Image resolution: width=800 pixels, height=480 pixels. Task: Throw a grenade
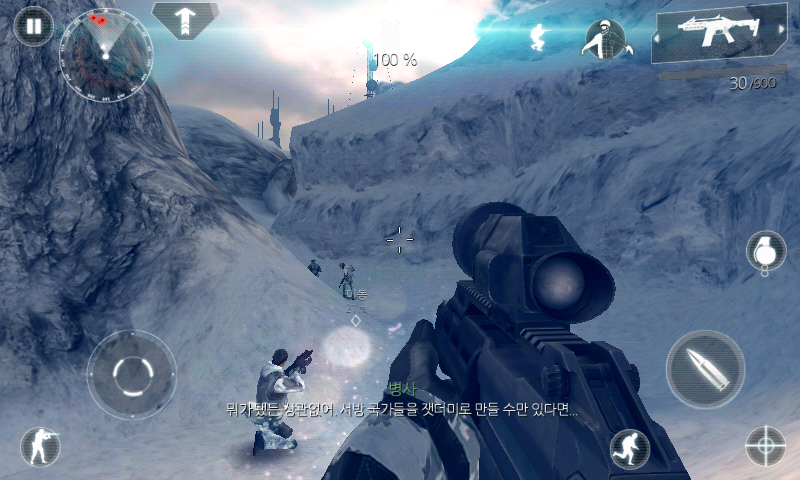(765, 251)
